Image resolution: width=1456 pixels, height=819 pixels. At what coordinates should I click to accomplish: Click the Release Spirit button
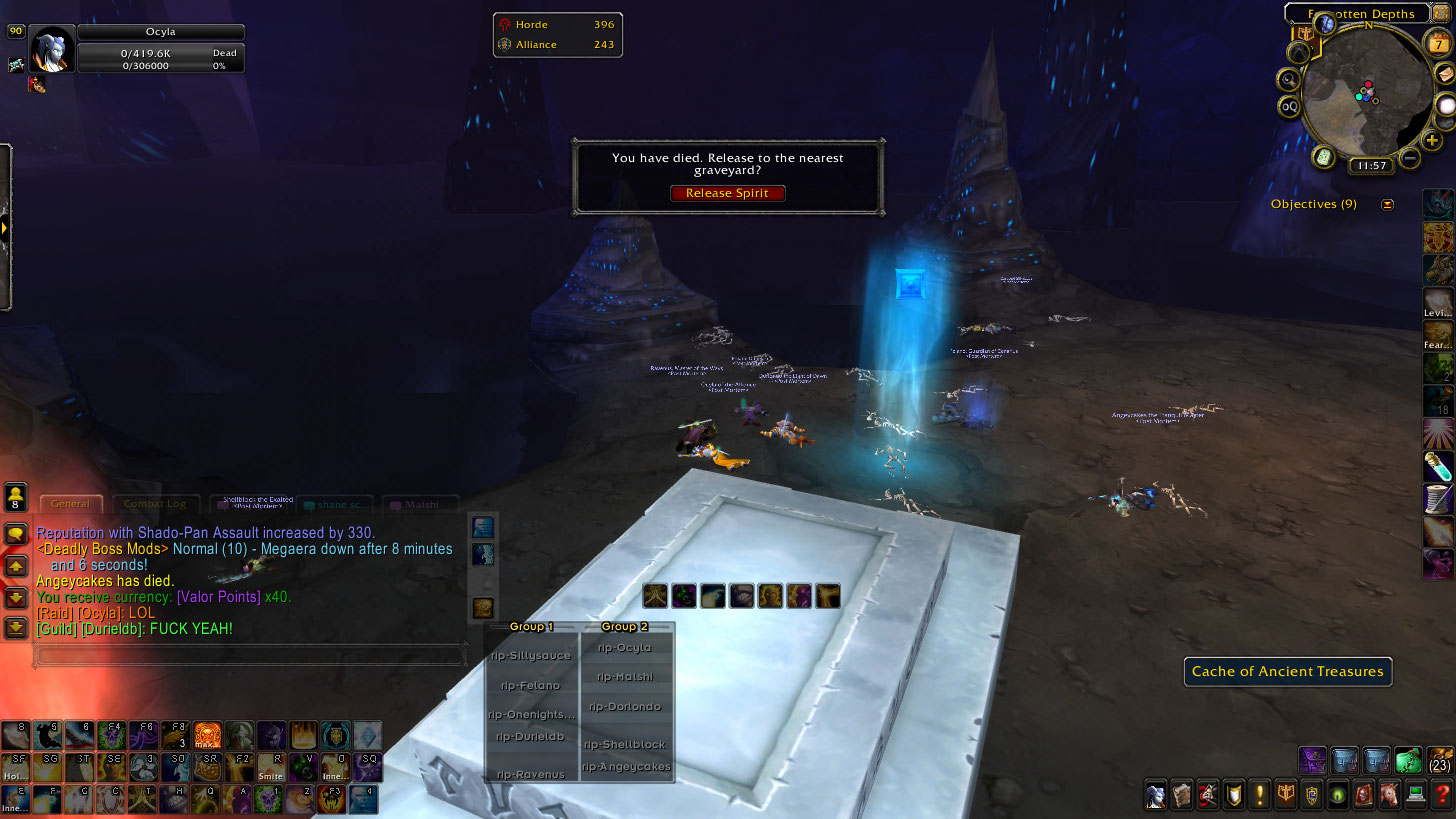click(x=727, y=193)
